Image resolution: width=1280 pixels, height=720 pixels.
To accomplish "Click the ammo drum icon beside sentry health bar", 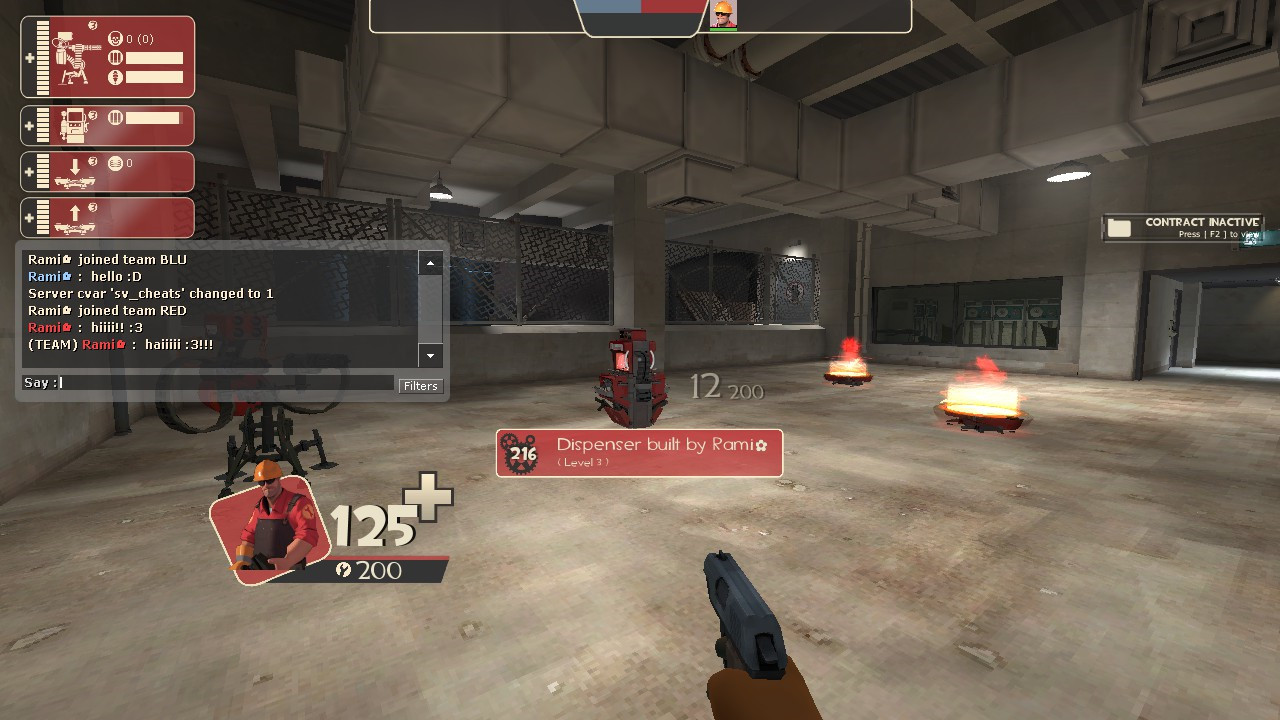I will (116, 57).
